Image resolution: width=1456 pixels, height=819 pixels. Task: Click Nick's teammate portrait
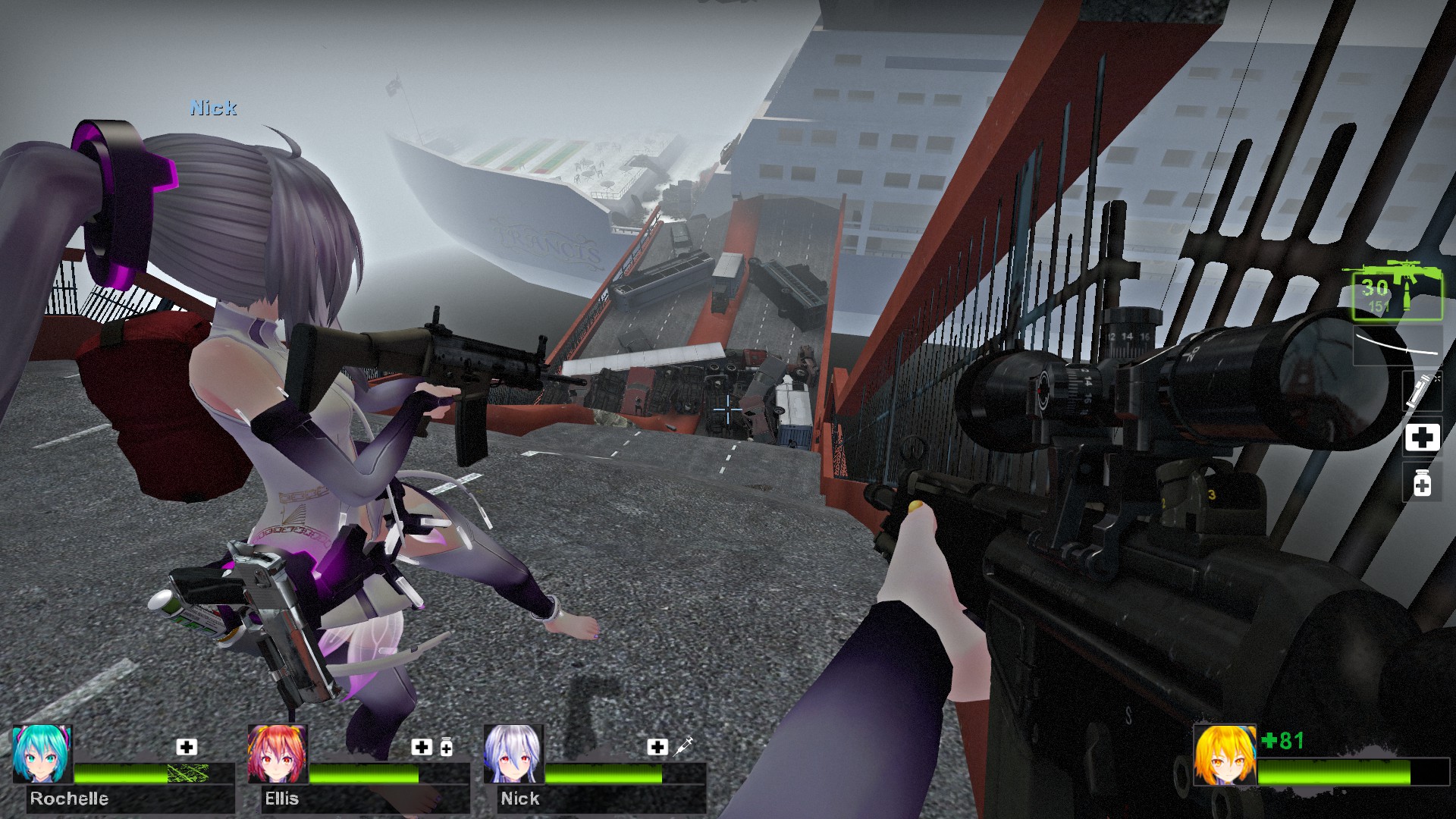513,754
